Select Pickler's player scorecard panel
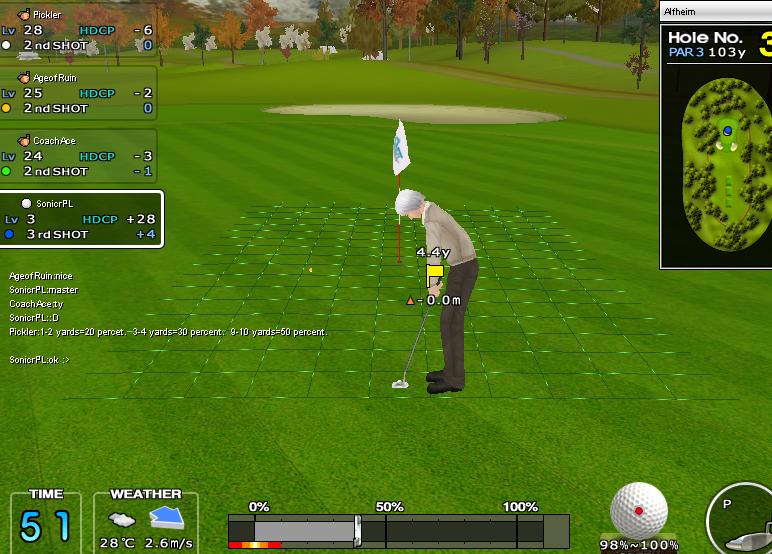The image size is (772, 554). (x=78, y=31)
